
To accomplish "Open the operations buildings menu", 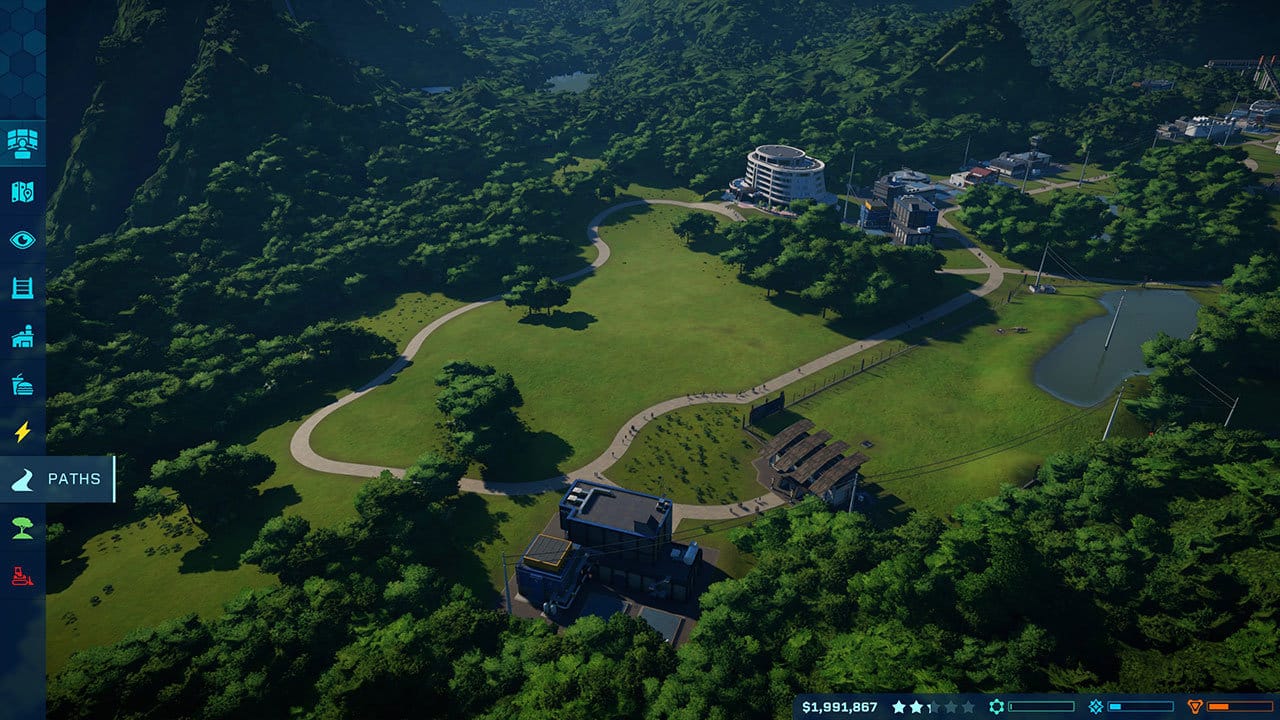I will click(22, 336).
